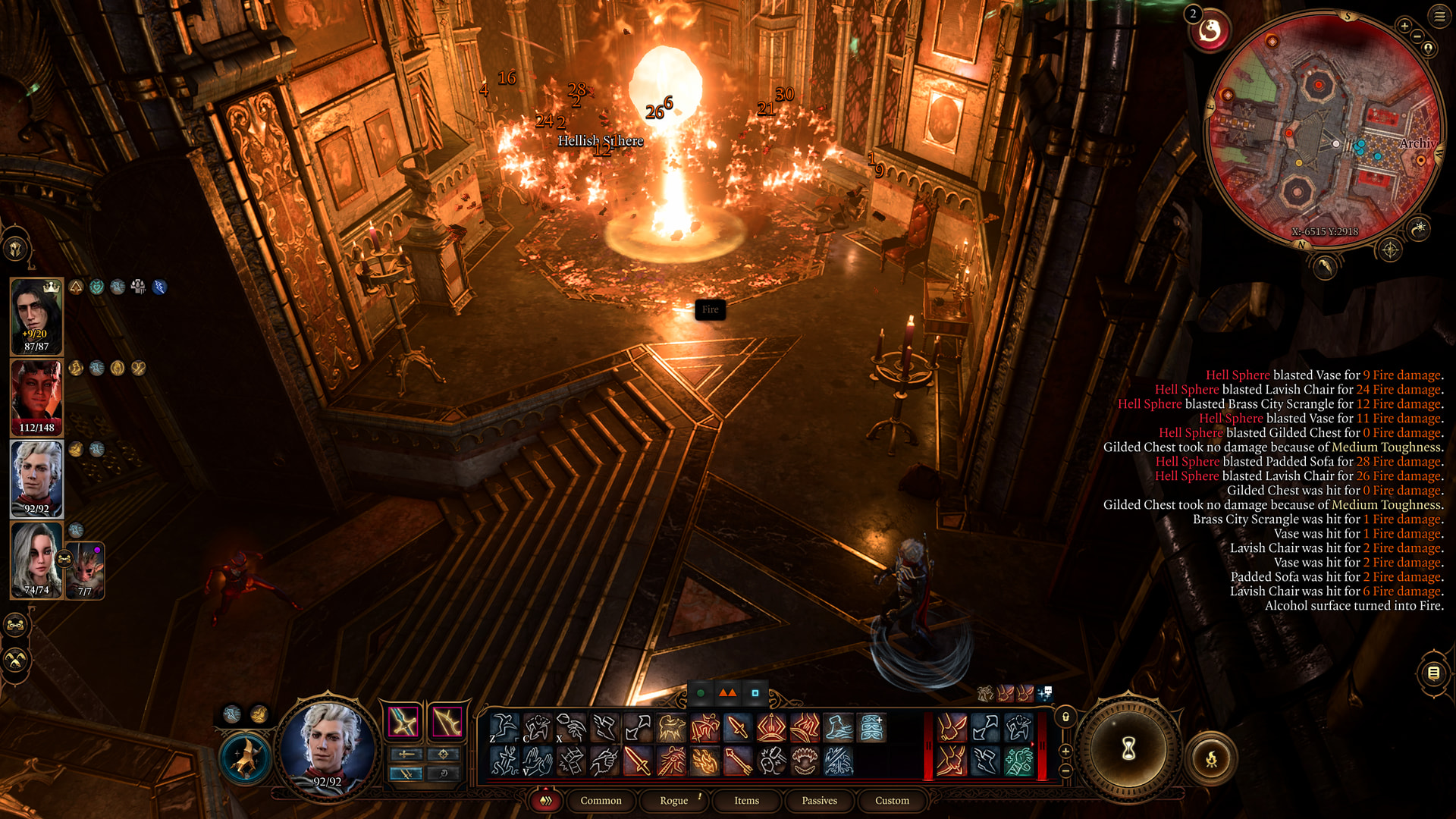Activate the flaming hand fire ability
Image resolution: width=1456 pixels, height=819 pixels.
[x=704, y=761]
